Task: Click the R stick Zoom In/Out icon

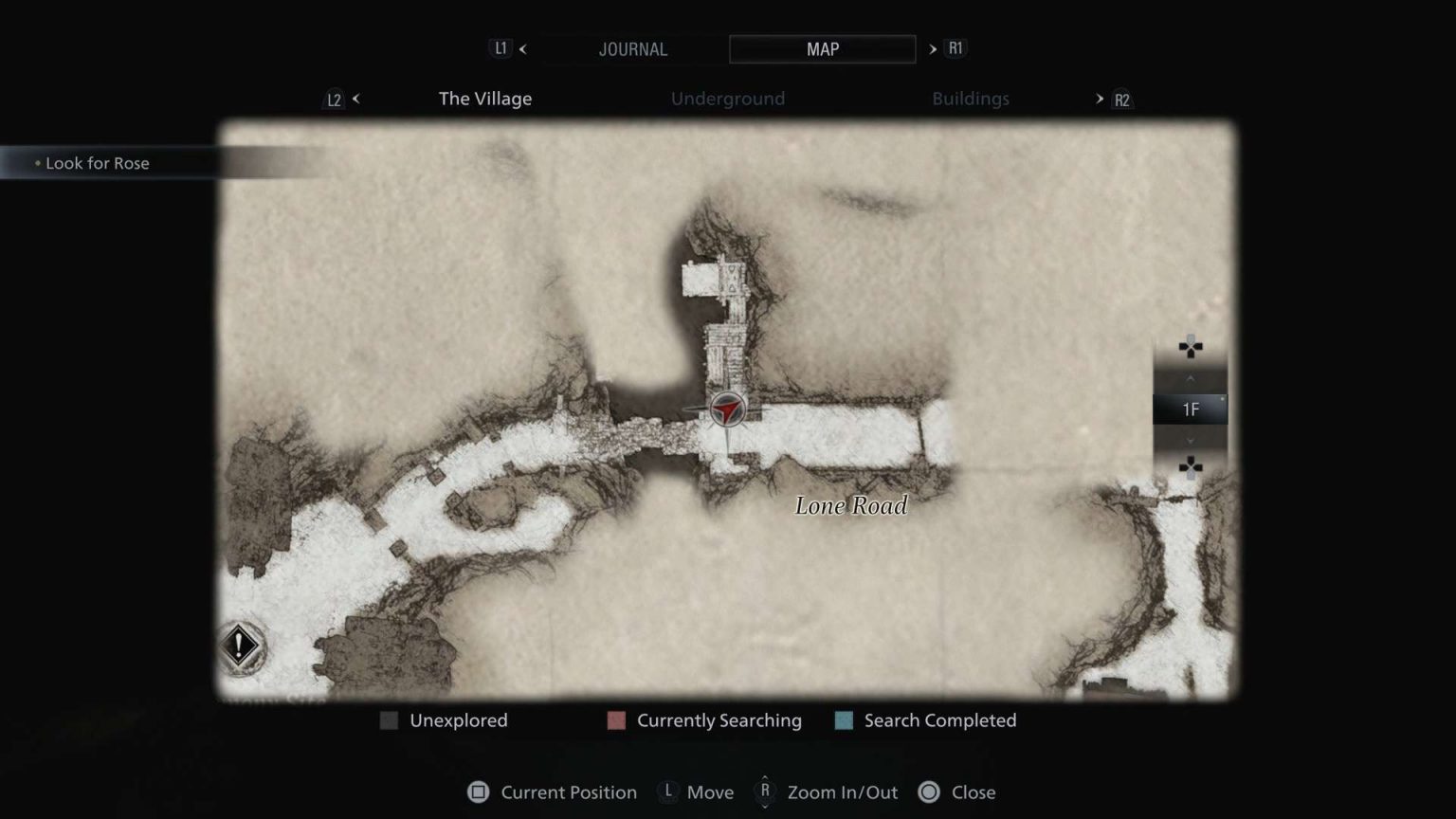Action: (x=764, y=792)
